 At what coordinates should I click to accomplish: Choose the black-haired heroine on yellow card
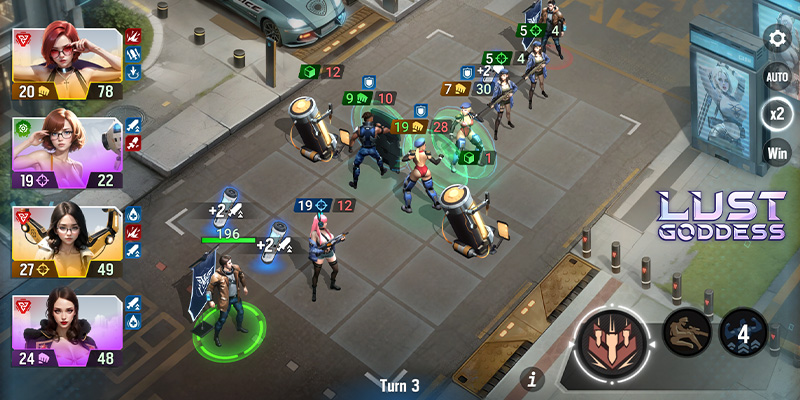tap(67, 236)
